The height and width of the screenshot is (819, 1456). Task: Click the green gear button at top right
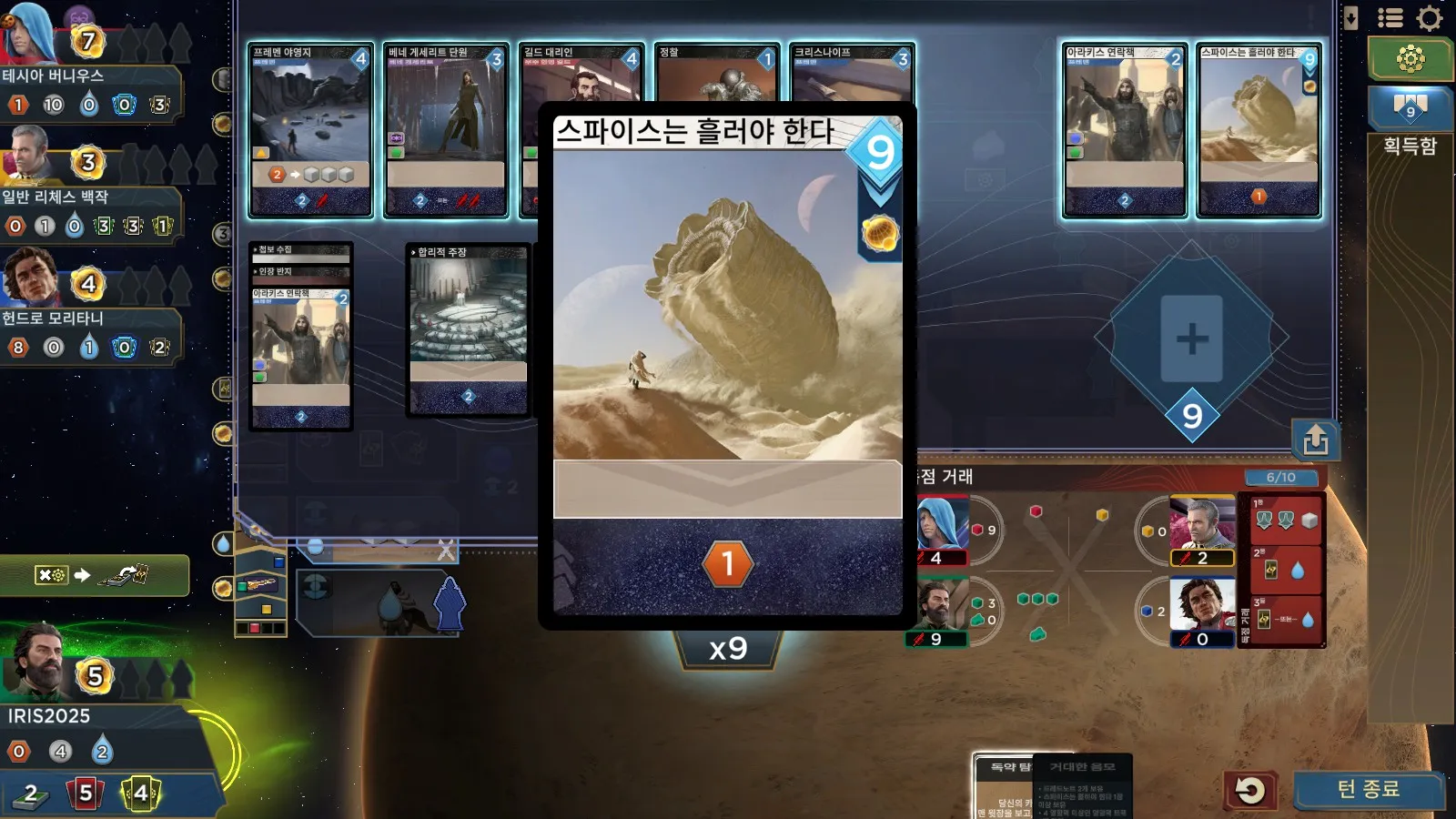point(1410,59)
